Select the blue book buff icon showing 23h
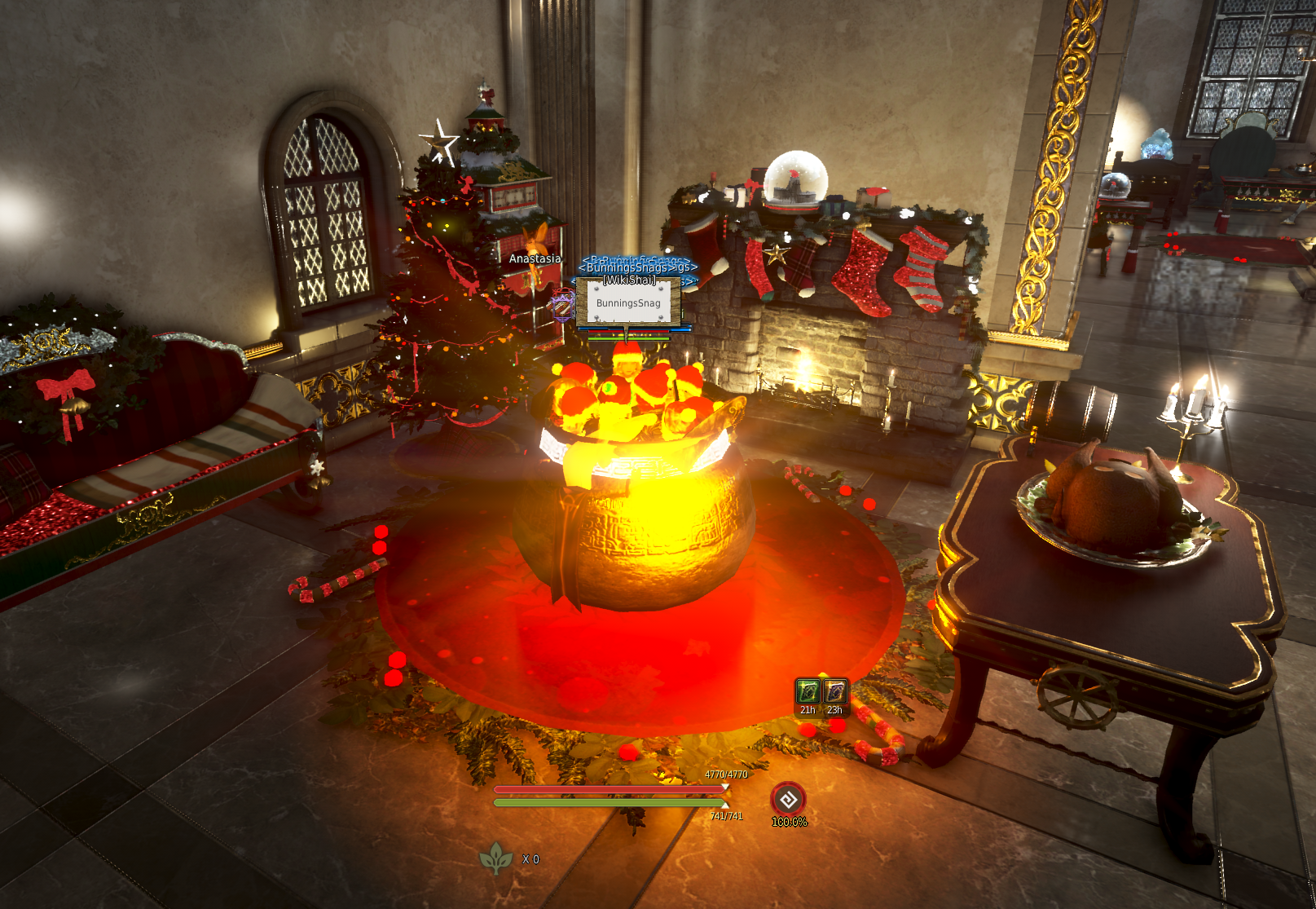The height and width of the screenshot is (909, 1316). point(834,691)
